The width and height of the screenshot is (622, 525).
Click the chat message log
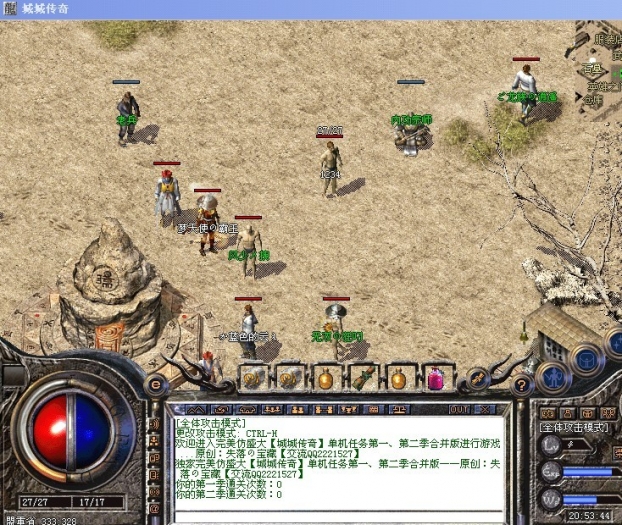340,458
